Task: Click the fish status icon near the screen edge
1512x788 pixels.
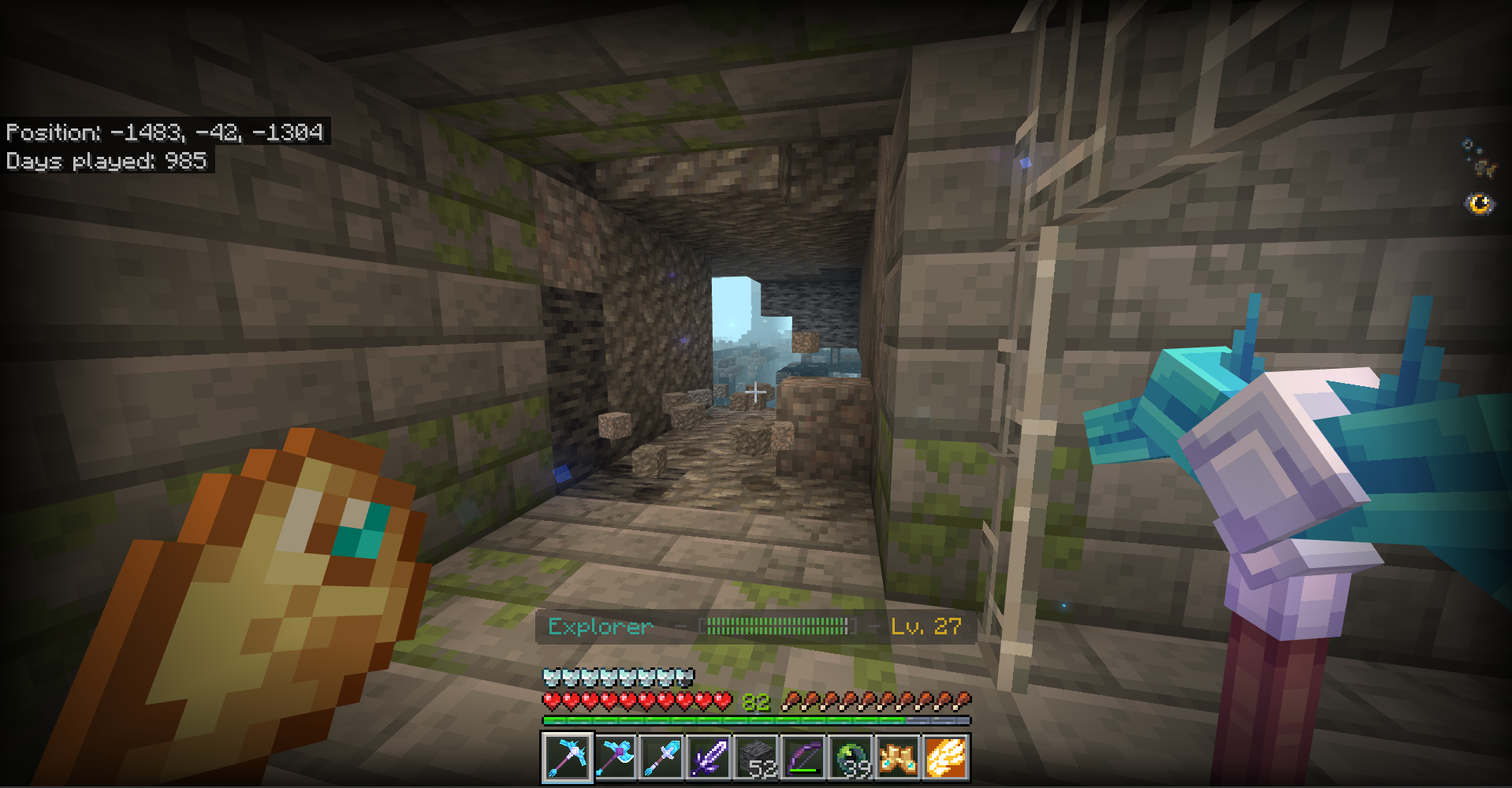Action: coord(1468,145)
